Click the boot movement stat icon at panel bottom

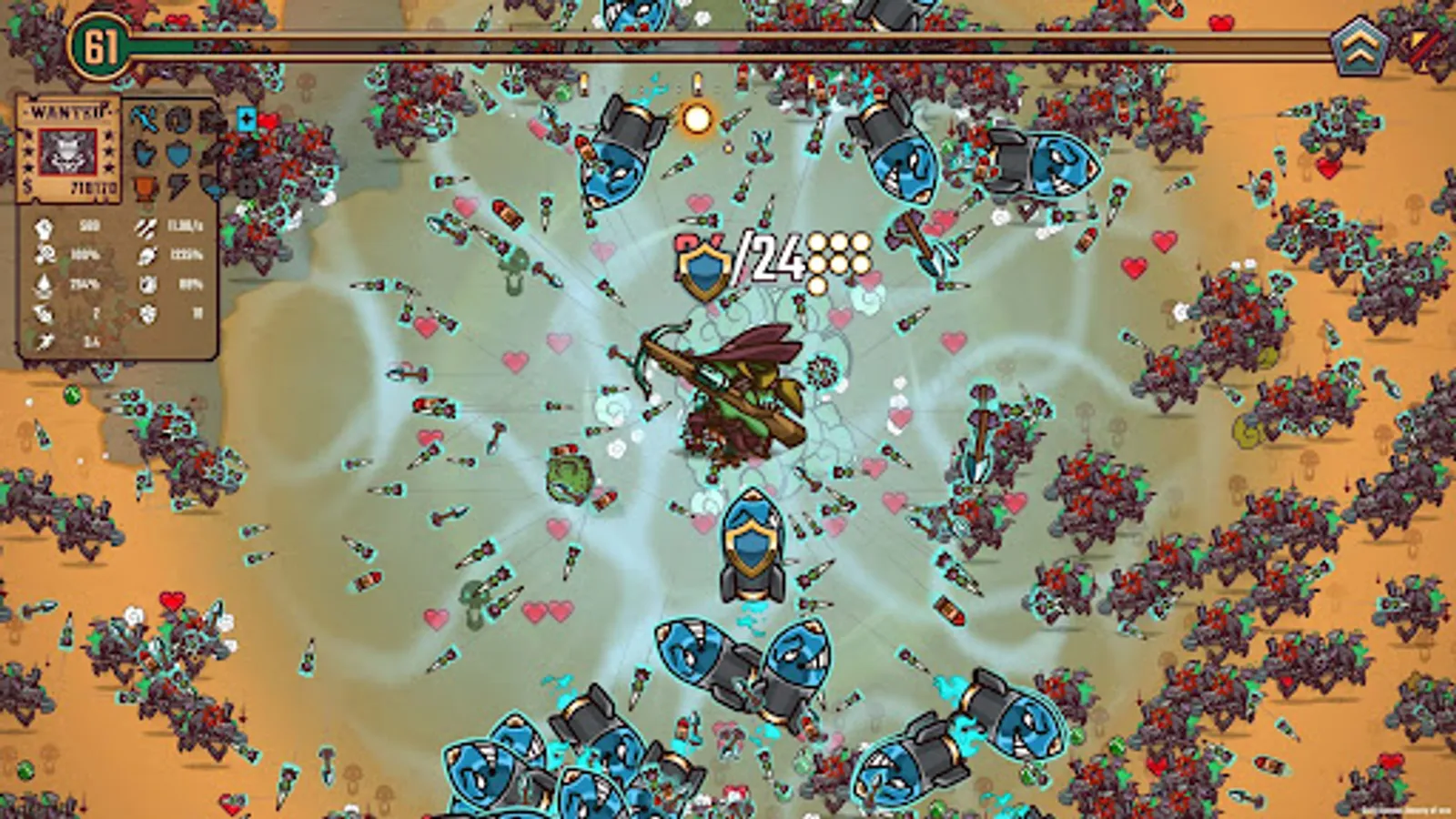pos(45,341)
